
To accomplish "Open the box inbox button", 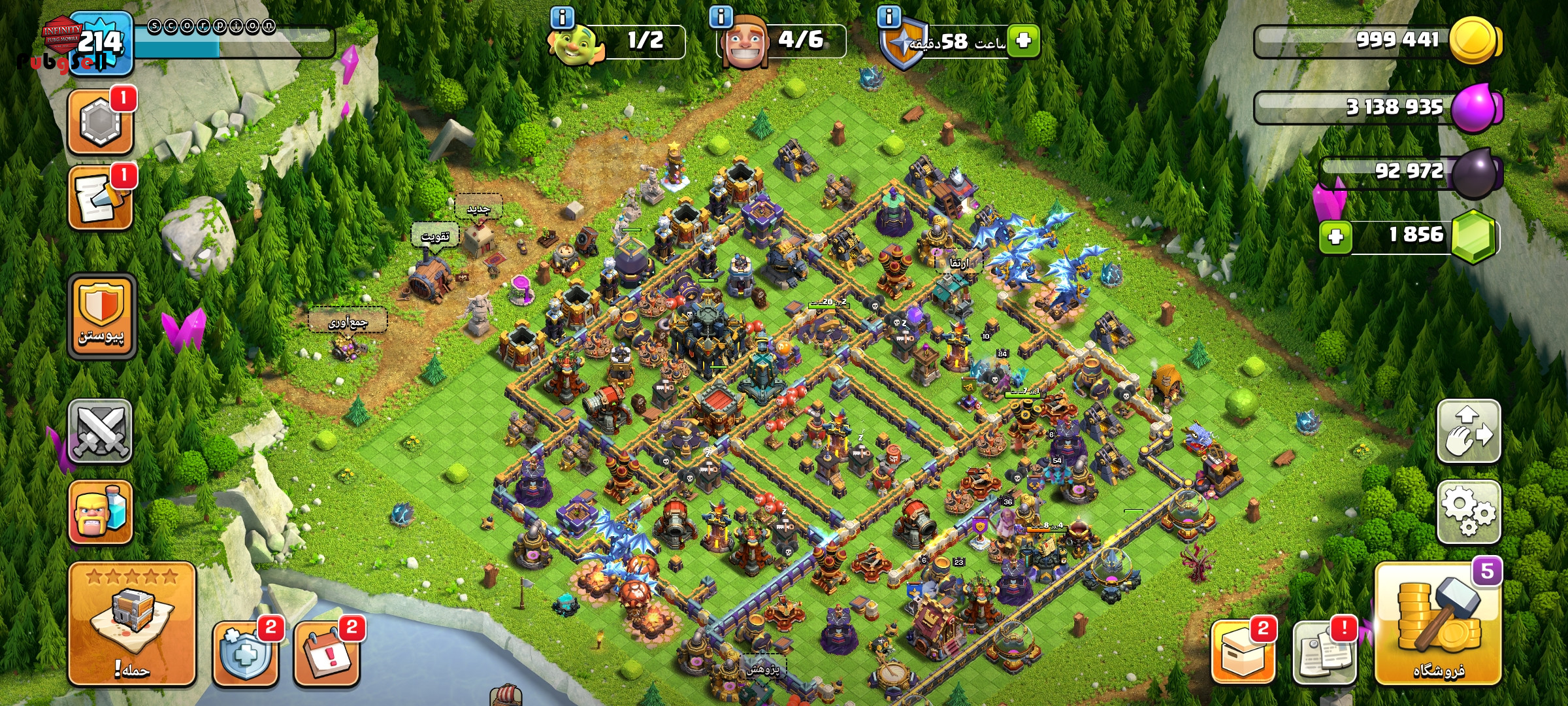I will [x=1243, y=652].
